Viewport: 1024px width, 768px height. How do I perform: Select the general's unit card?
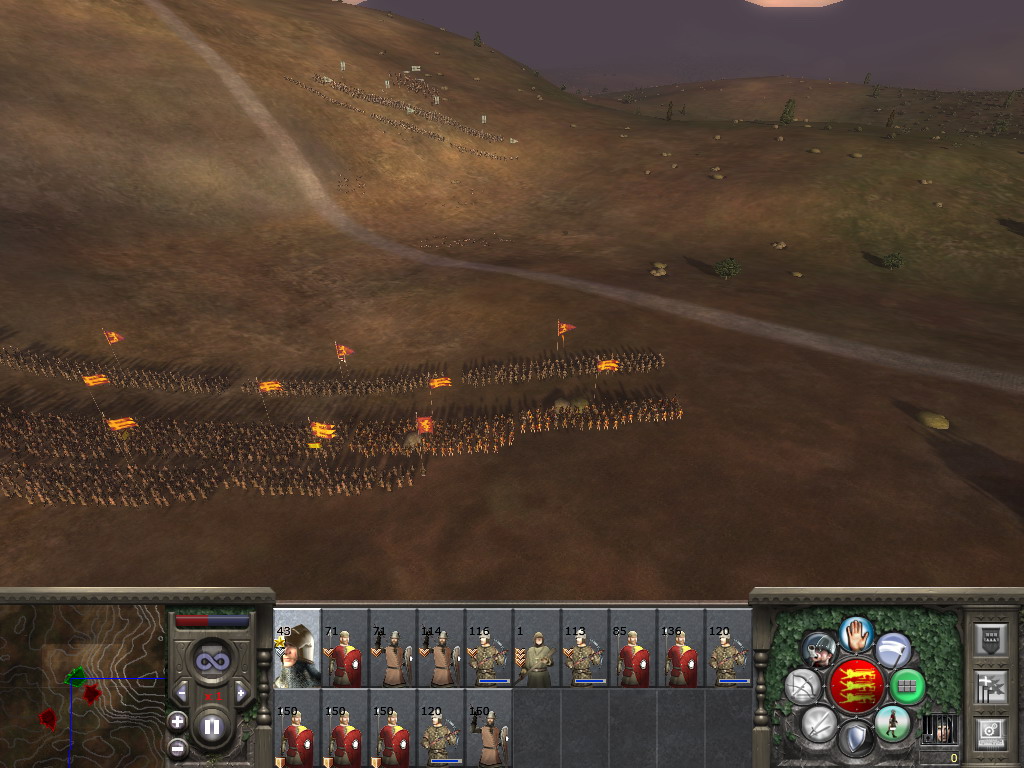coord(297,649)
